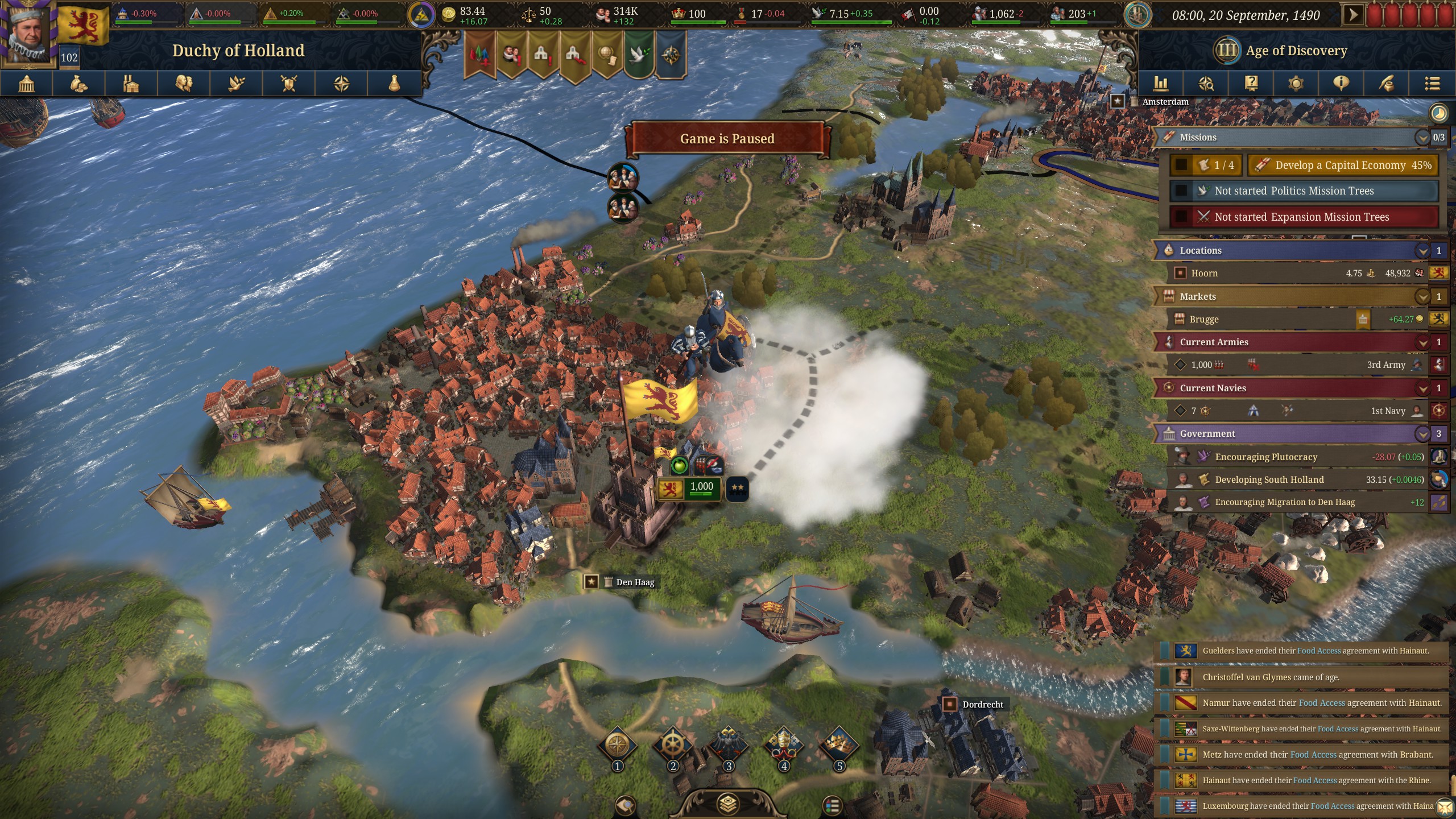Open the in-game Settings gear icon
This screenshot has height=819, width=1456.
point(1296,84)
